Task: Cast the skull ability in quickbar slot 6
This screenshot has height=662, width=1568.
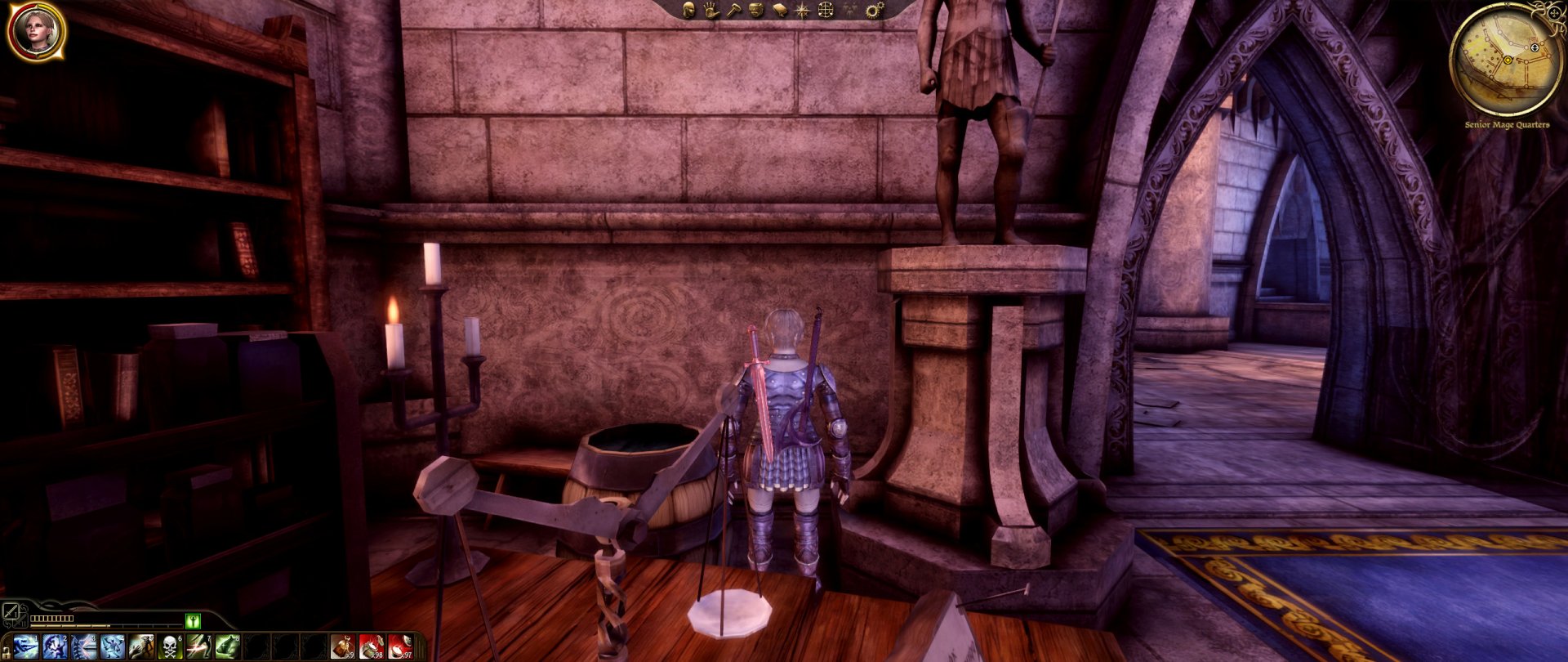Action: click(169, 647)
